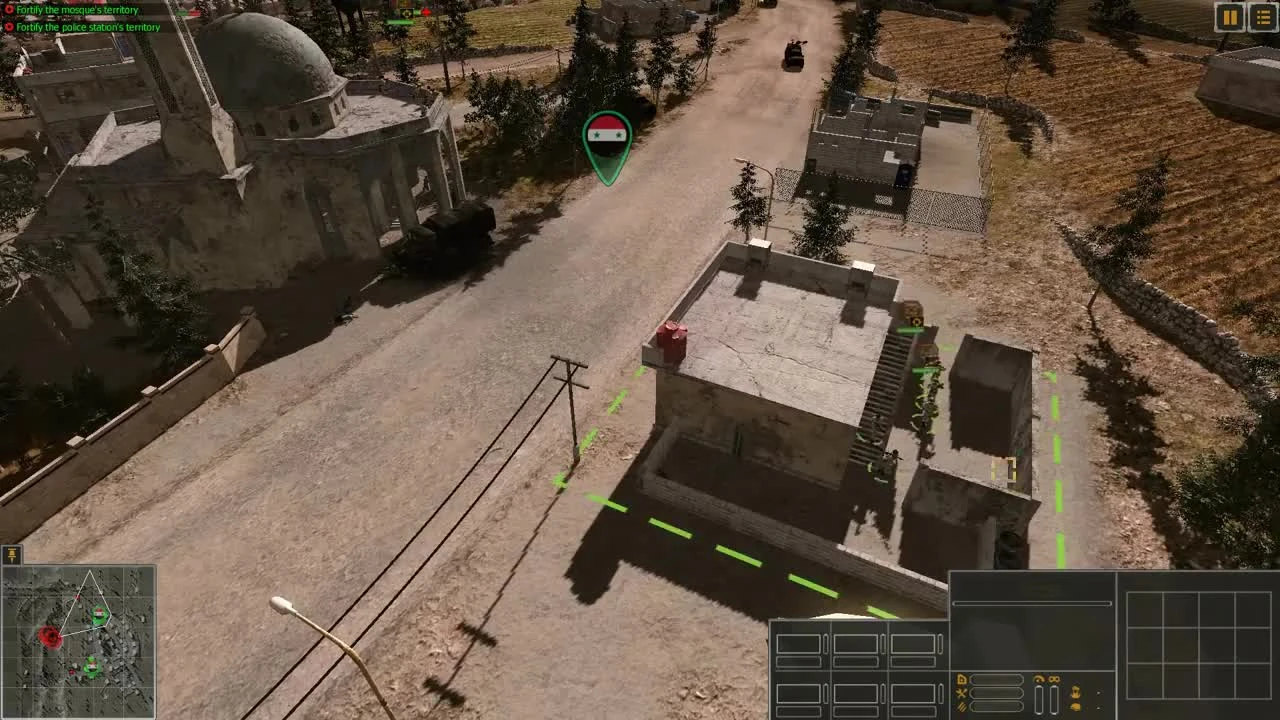
Task: Toggle the left fire-mode bar
Action: 1039,700
